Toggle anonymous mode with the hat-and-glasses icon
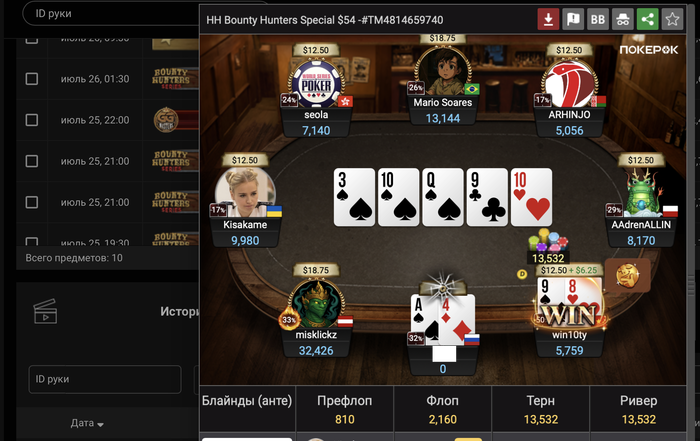Screen dimensions: 700x441 tap(622, 19)
